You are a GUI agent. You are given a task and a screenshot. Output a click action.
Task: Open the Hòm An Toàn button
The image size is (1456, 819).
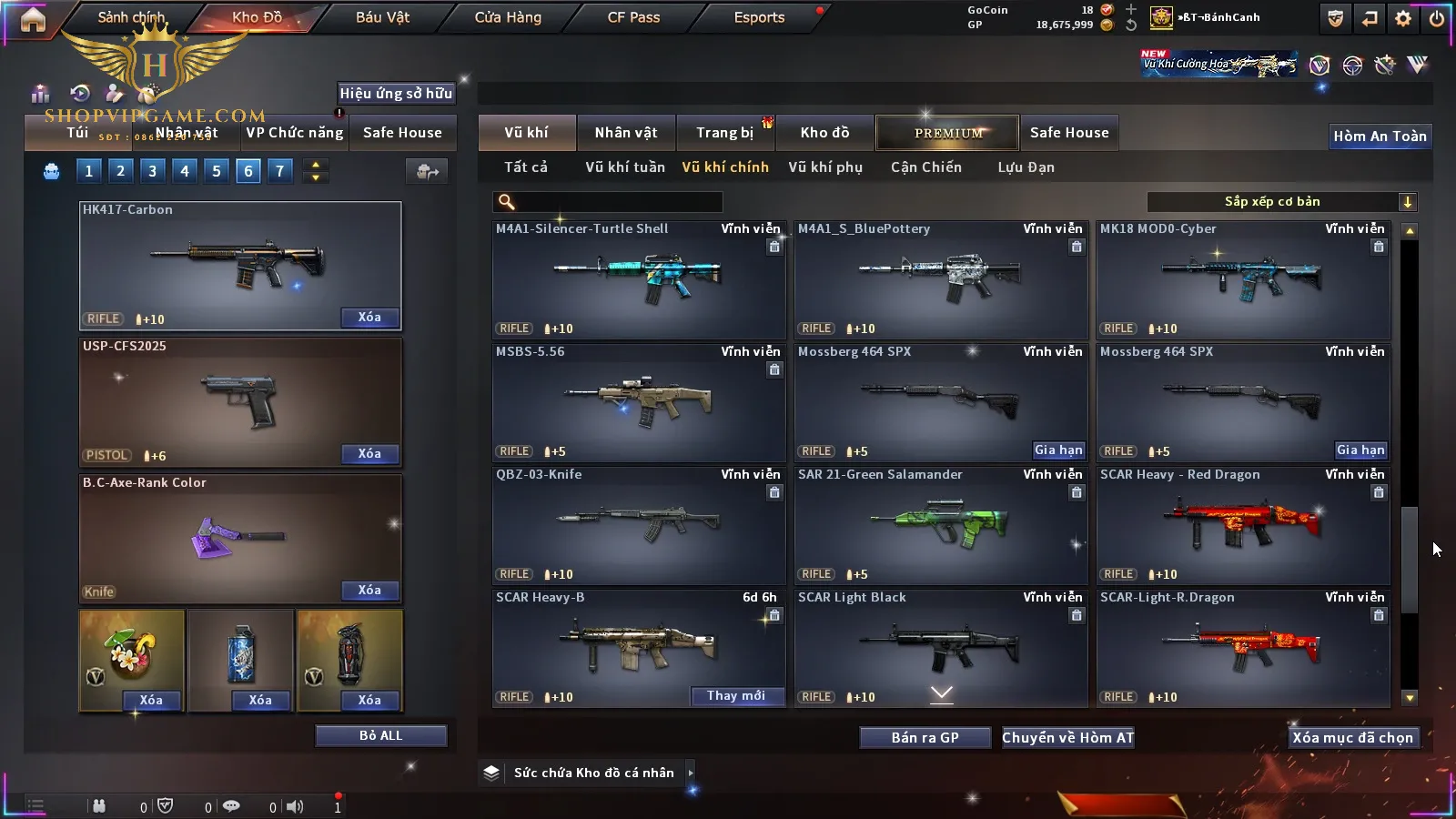tap(1380, 136)
